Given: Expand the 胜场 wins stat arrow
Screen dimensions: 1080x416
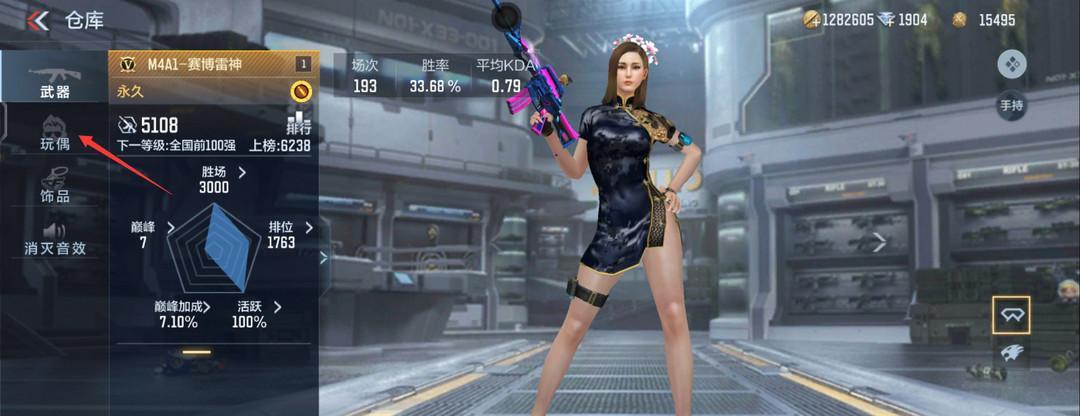Looking at the screenshot, I should [242, 172].
